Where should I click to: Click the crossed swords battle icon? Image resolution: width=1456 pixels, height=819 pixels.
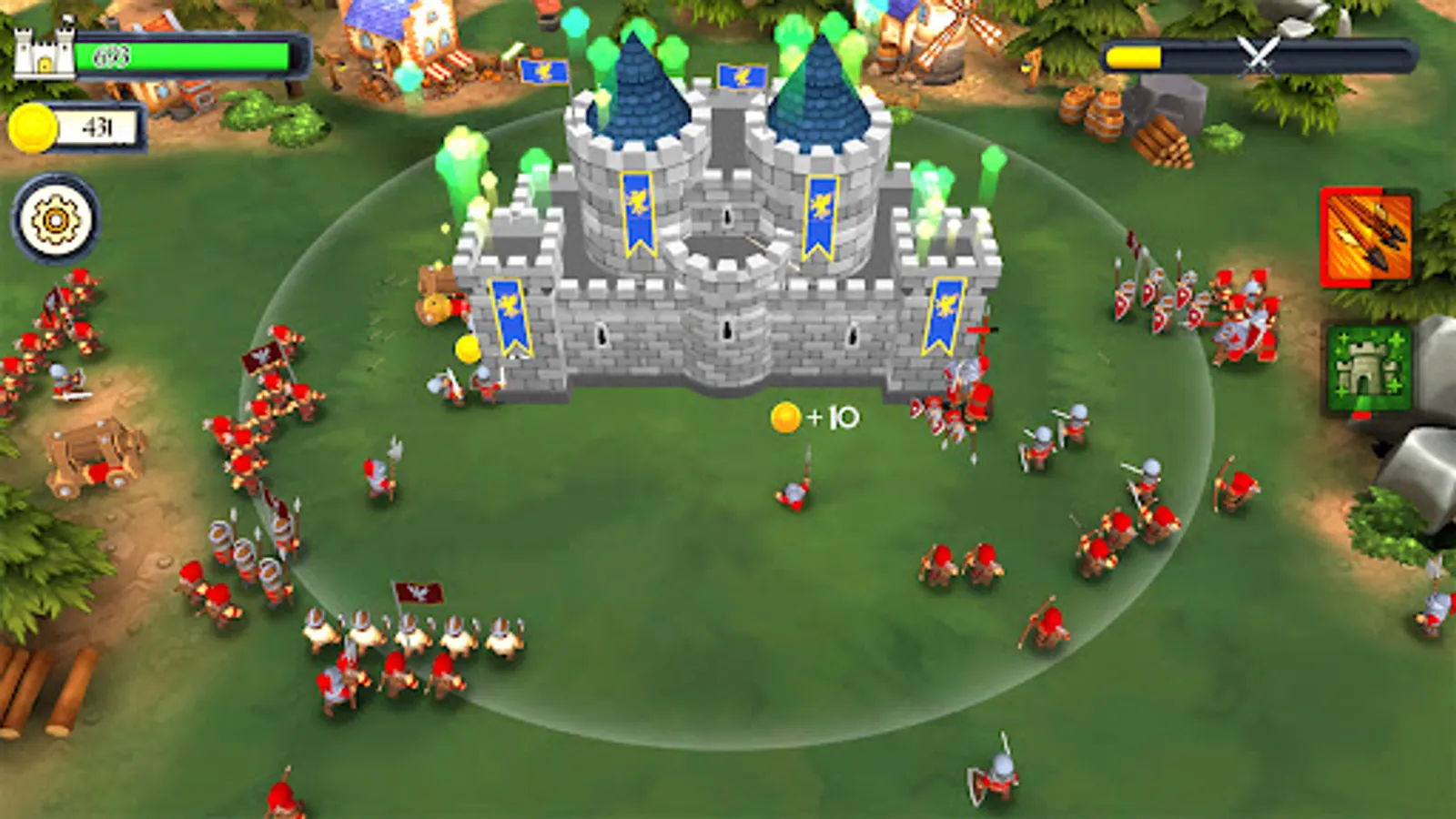pyautogui.click(x=1257, y=56)
